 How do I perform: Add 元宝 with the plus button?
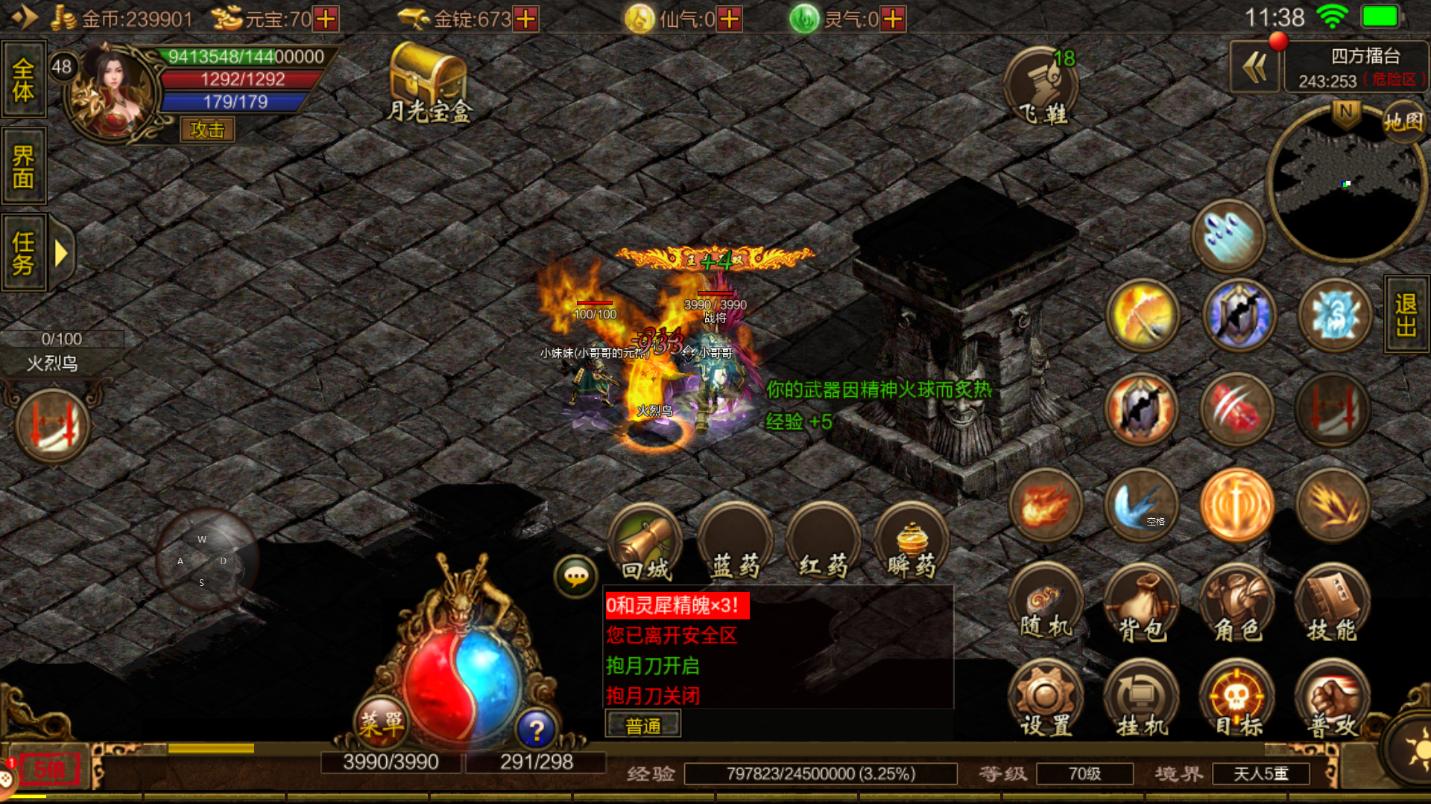click(x=326, y=18)
